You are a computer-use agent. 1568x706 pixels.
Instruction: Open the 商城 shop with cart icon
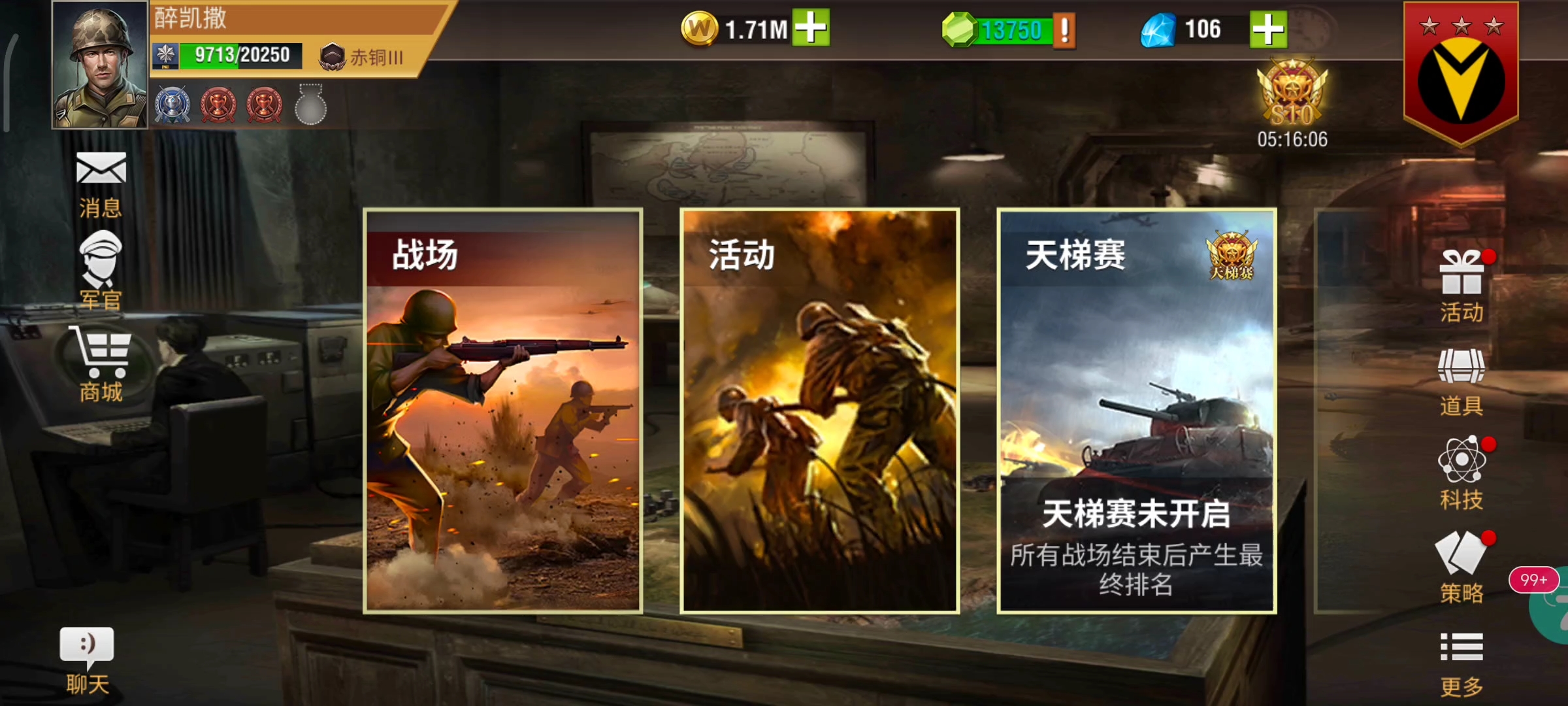[101, 356]
